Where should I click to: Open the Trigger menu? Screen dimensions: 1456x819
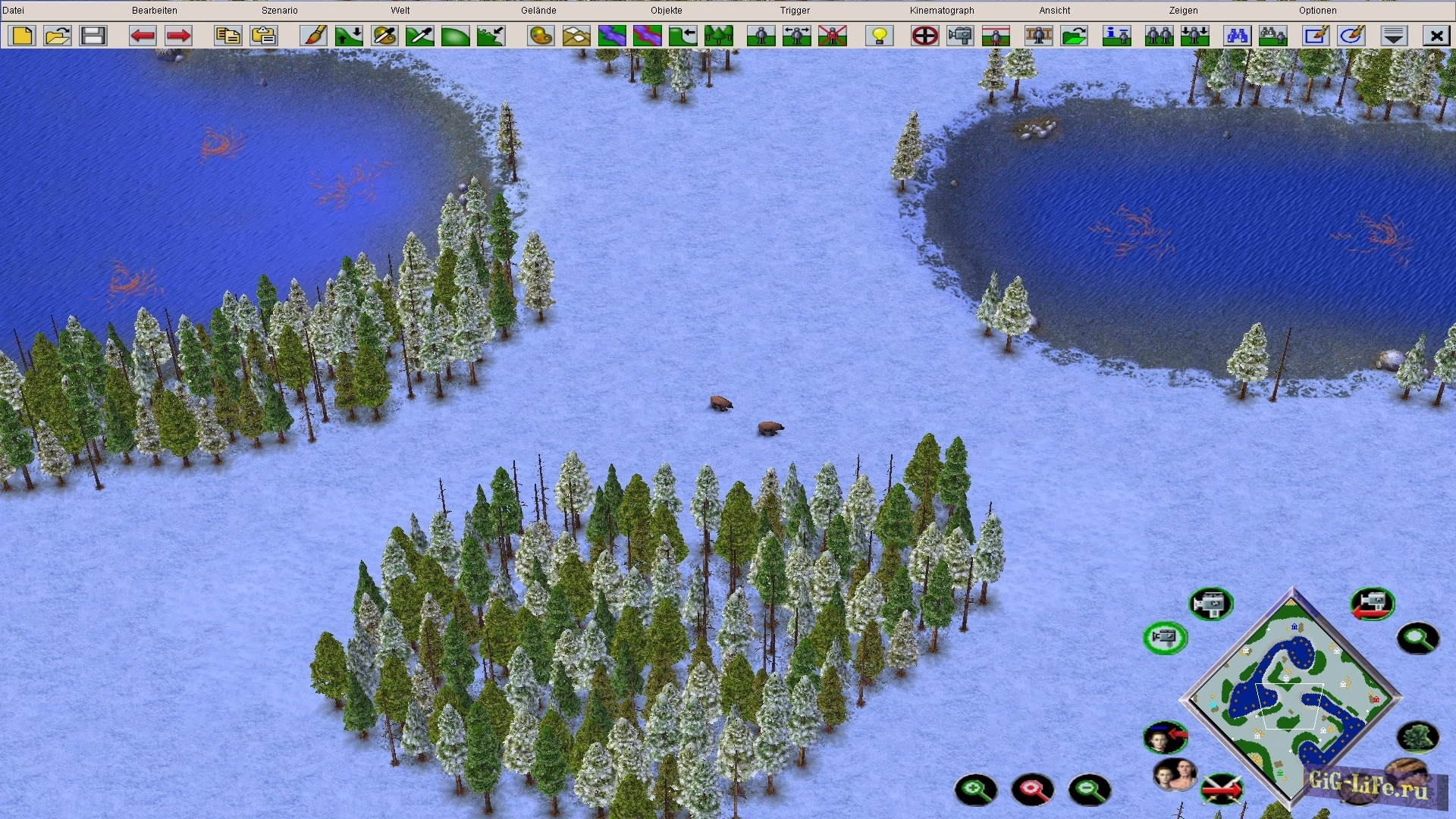pos(795,11)
